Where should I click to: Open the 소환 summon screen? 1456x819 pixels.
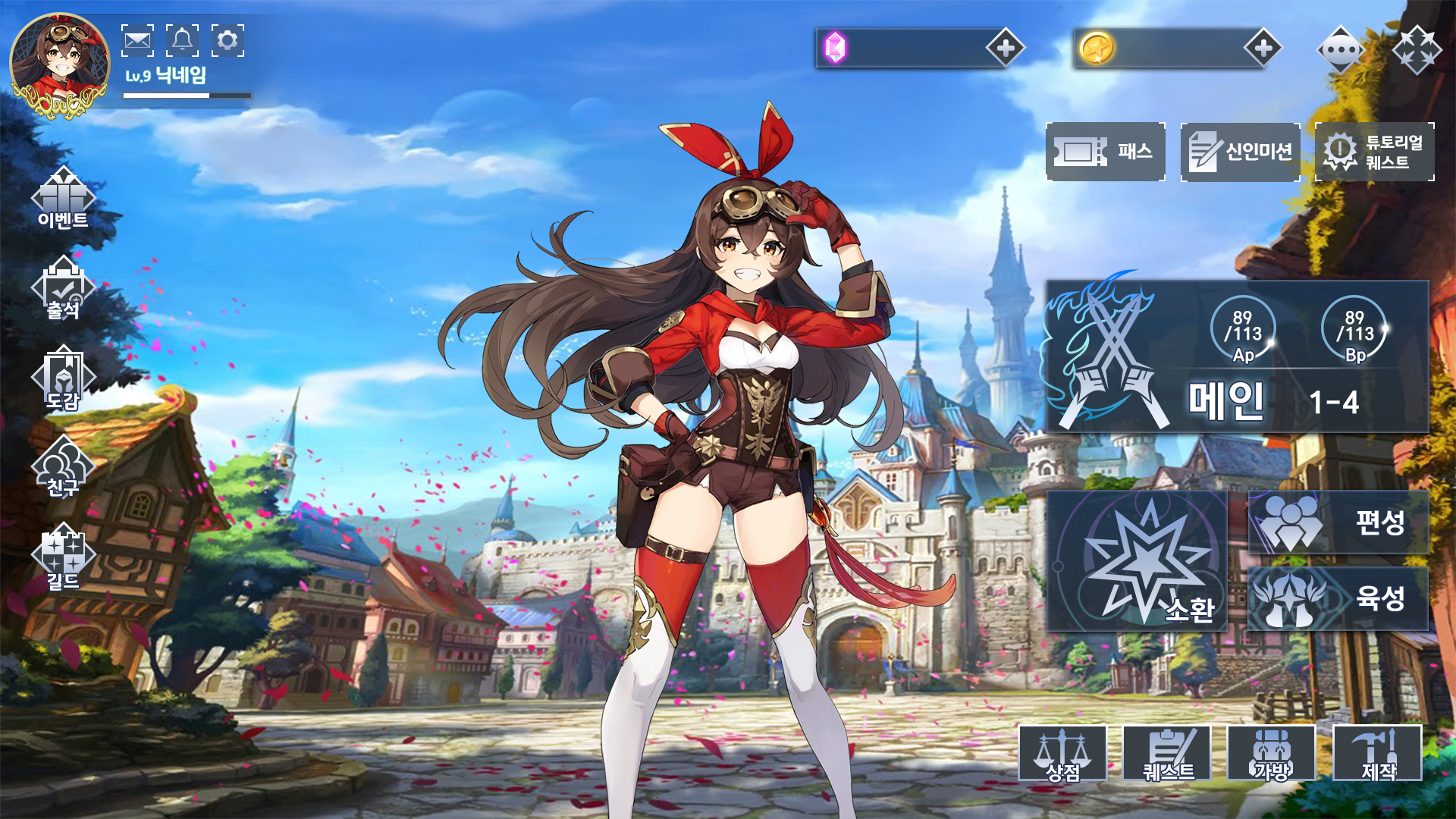click(x=1137, y=561)
